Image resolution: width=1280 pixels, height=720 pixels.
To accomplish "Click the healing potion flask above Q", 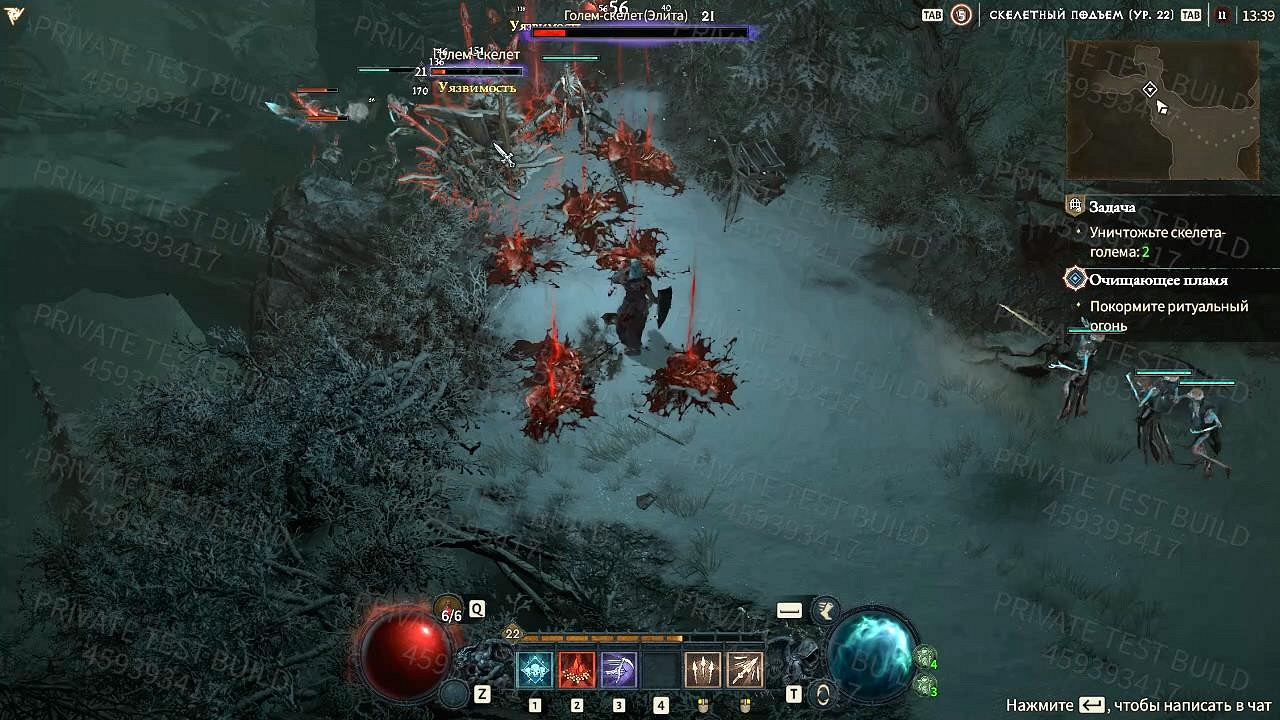I will tap(447, 606).
